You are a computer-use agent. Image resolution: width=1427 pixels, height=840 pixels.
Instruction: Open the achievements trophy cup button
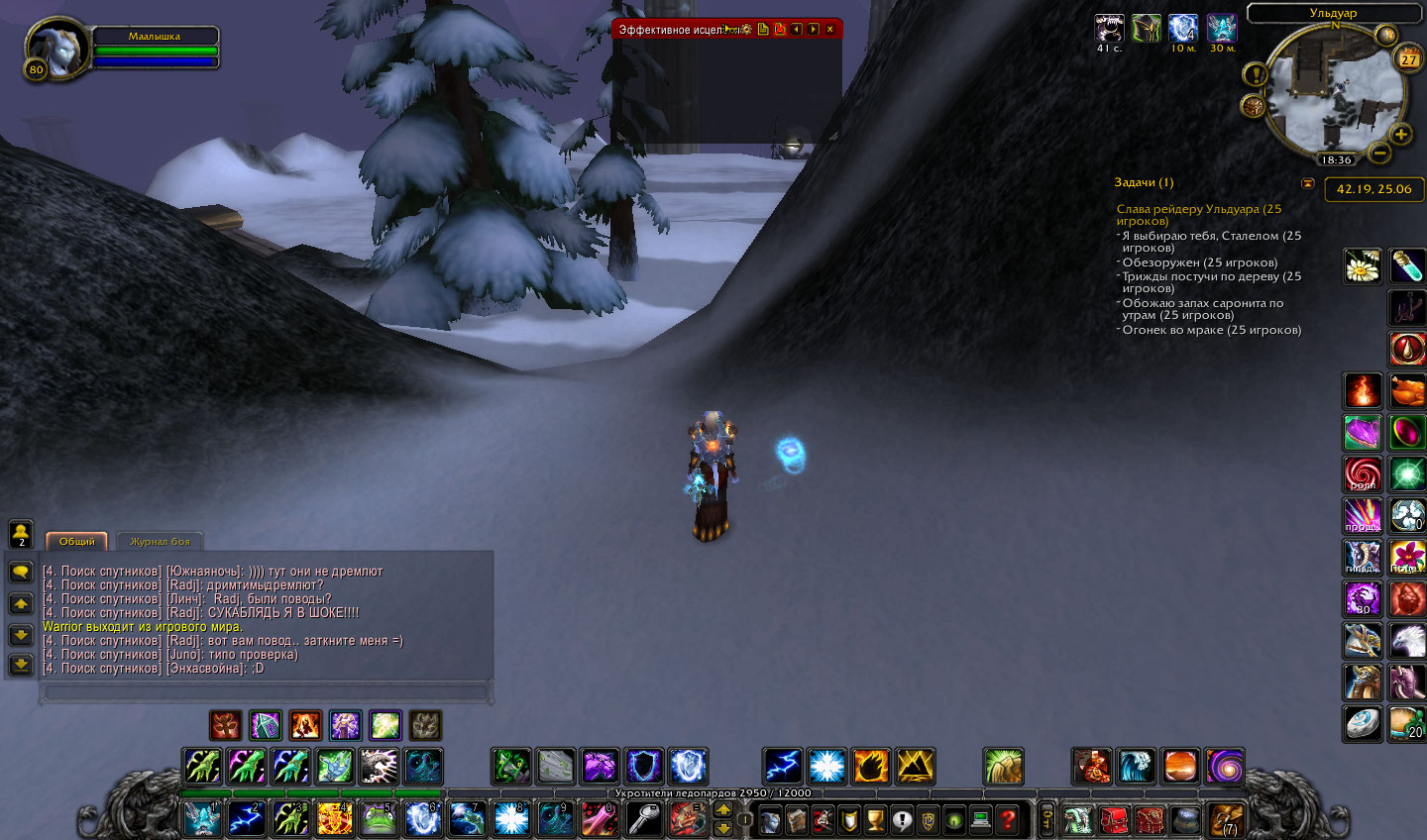pos(875,820)
